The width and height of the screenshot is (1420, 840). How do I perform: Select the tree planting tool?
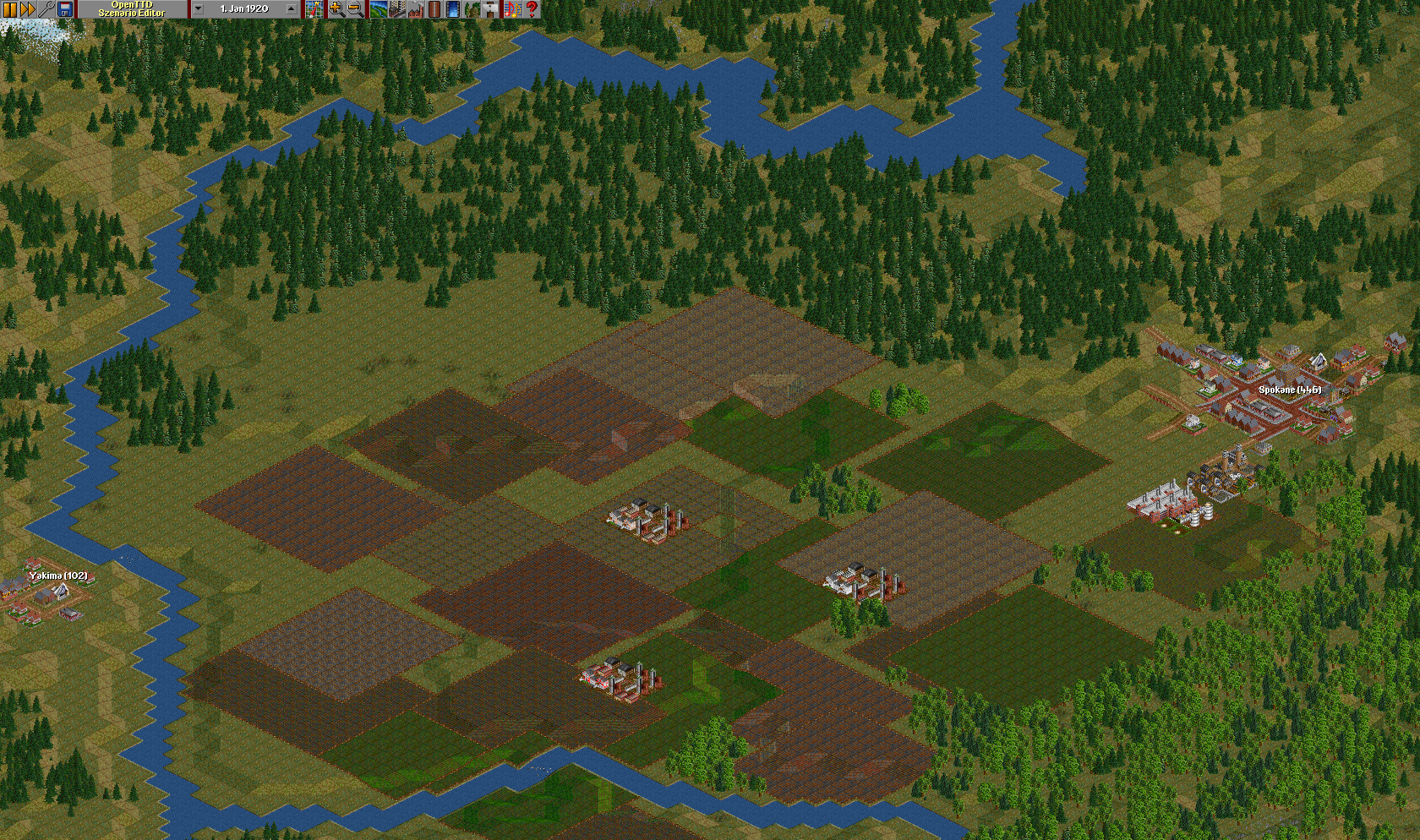point(472,9)
